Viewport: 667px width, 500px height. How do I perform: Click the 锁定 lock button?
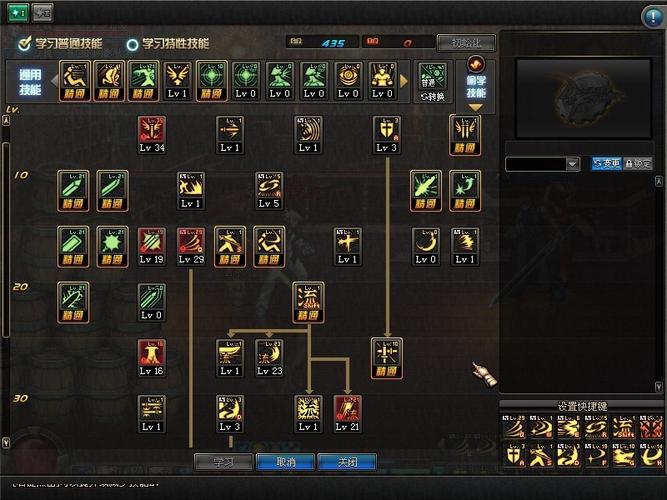pos(638,163)
